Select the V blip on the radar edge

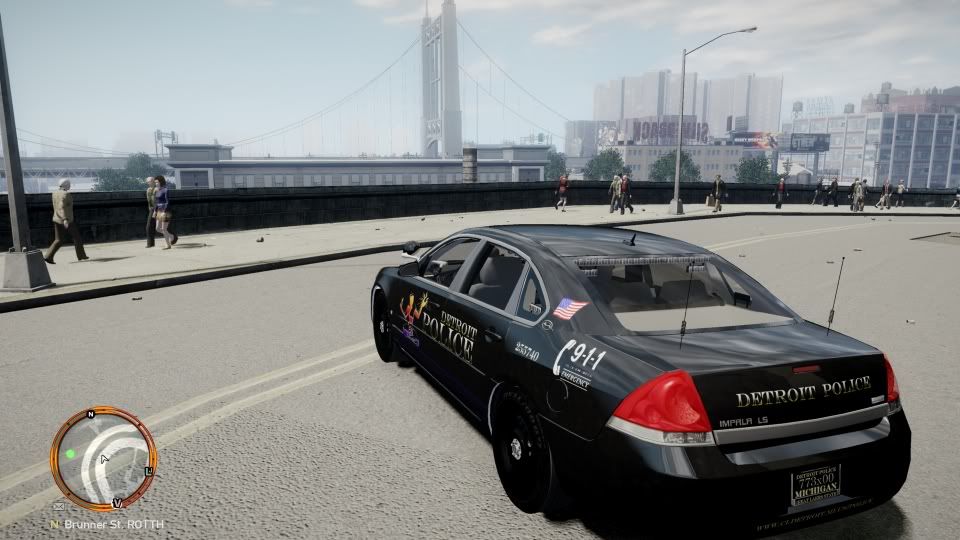pyautogui.click(x=117, y=502)
